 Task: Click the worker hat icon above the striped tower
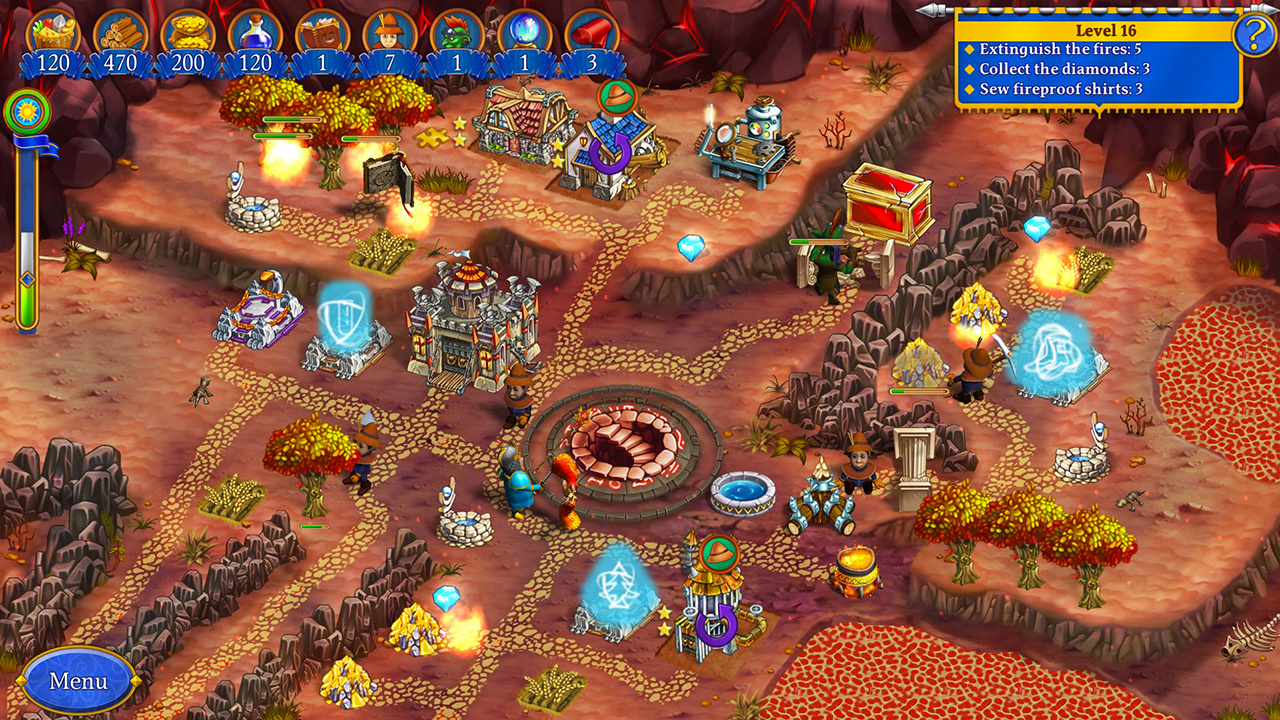coord(719,552)
